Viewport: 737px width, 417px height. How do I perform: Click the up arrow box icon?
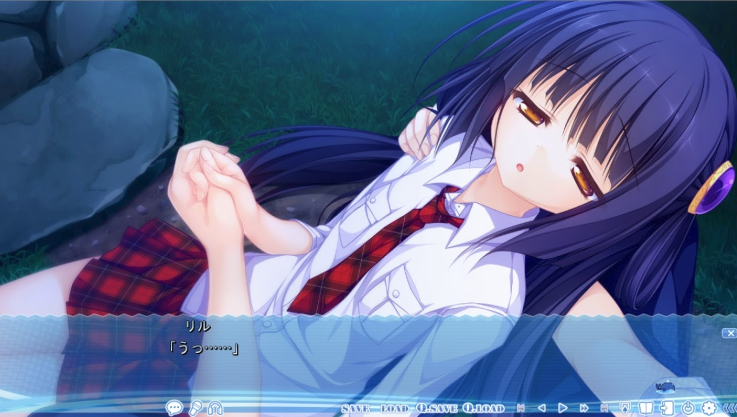click(x=625, y=408)
